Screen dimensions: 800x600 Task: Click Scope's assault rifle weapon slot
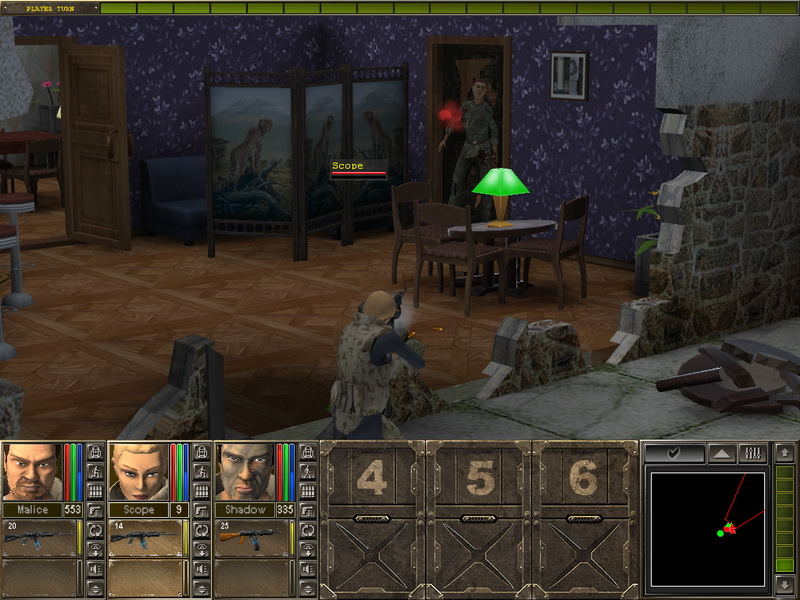[147, 538]
